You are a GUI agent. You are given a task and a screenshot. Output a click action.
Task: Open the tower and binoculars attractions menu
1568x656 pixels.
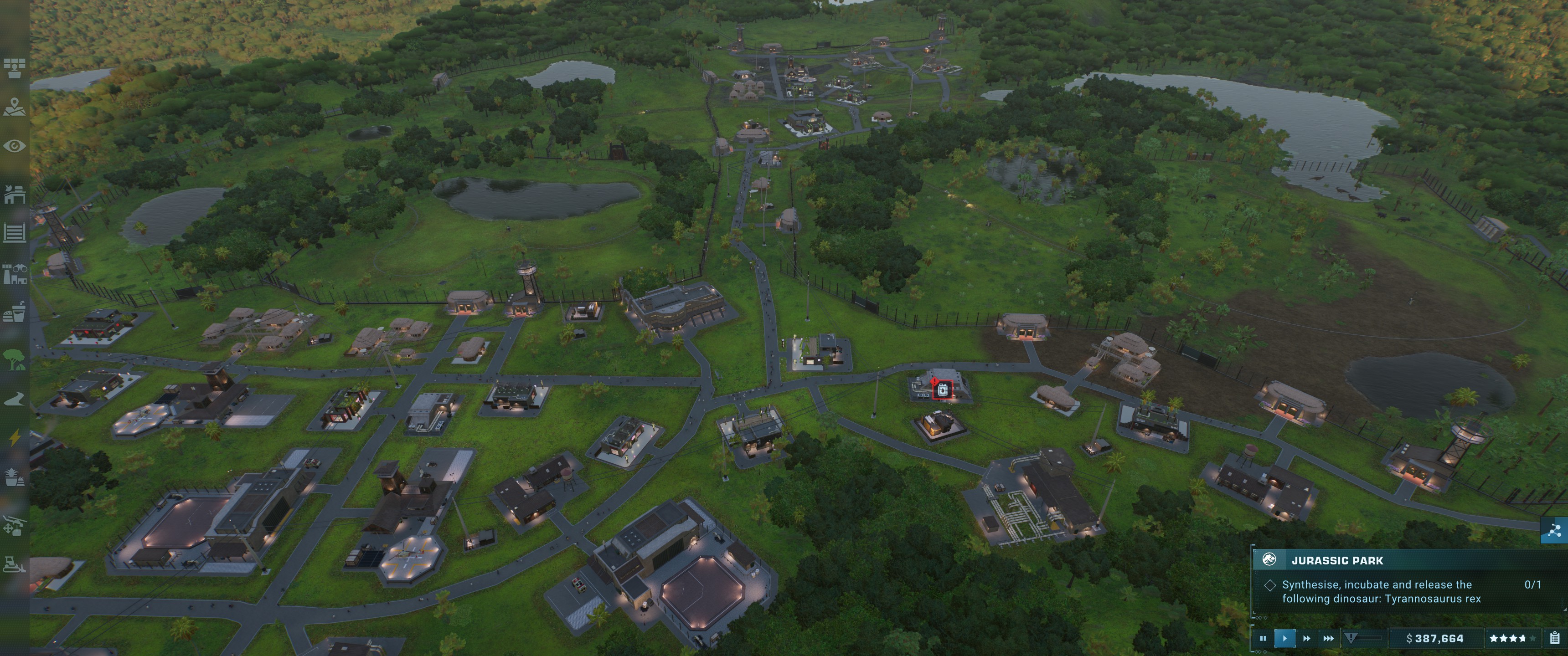pyautogui.click(x=14, y=274)
